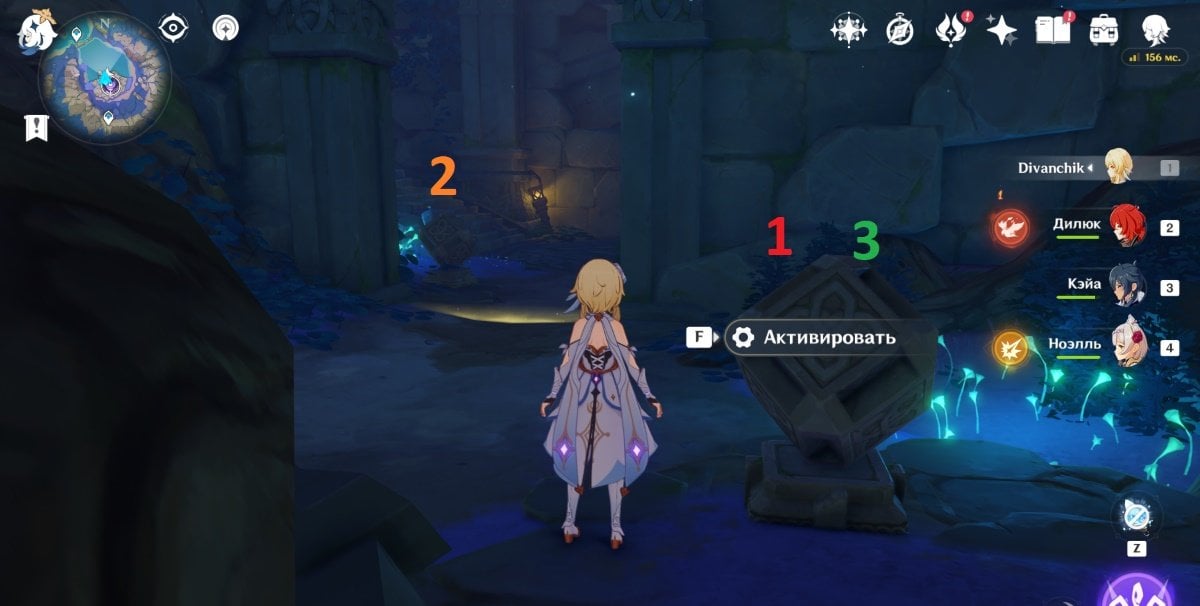Open the quest log banner icon
Image resolution: width=1200 pixels, height=606 pixels.
click(x=36, y=127)
